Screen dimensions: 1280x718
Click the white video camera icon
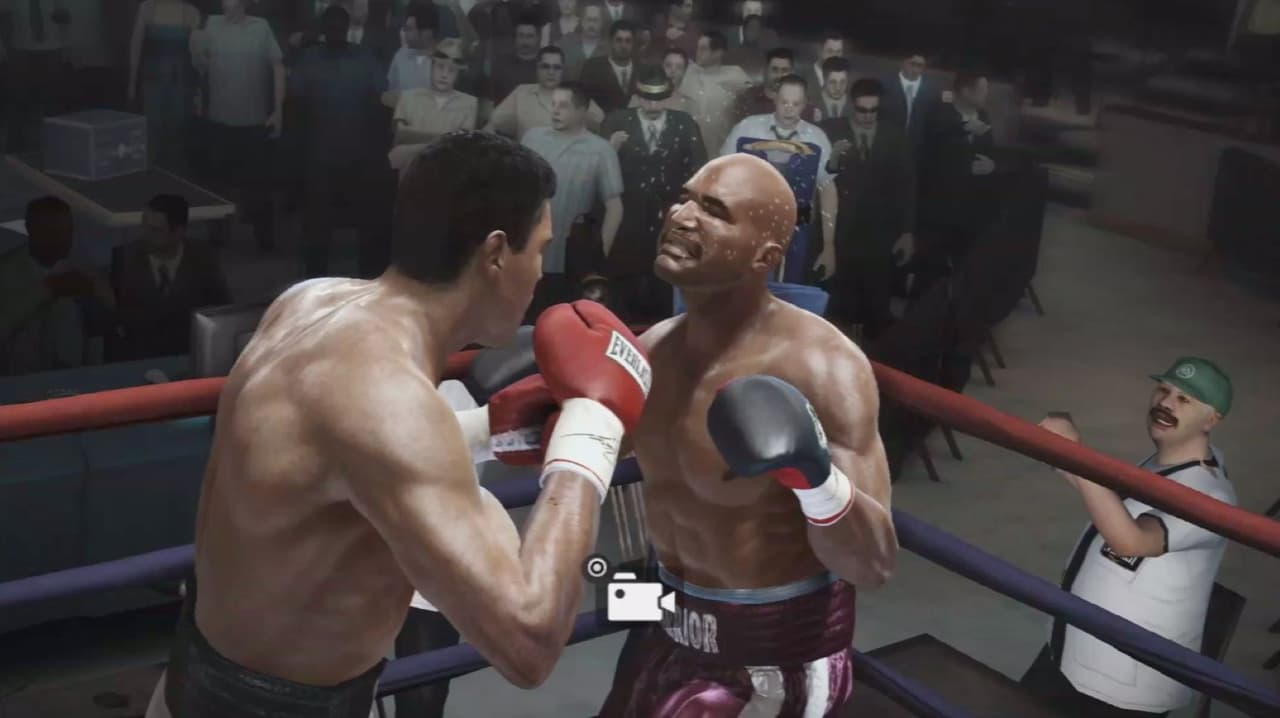pyautogui.click(x=638, y=597)
